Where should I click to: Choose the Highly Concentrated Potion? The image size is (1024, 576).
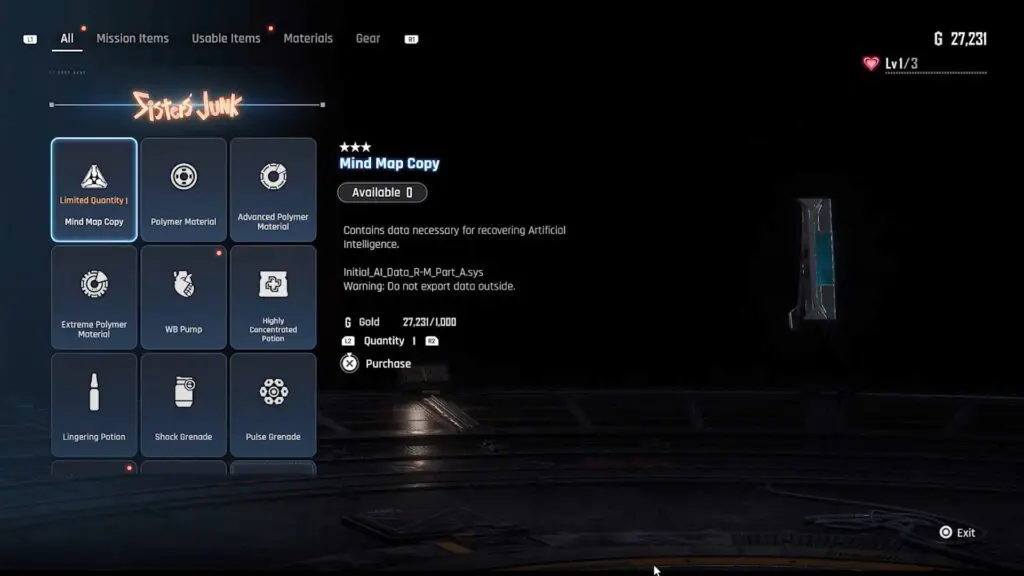pyautogui.click(x=273, y=297)
